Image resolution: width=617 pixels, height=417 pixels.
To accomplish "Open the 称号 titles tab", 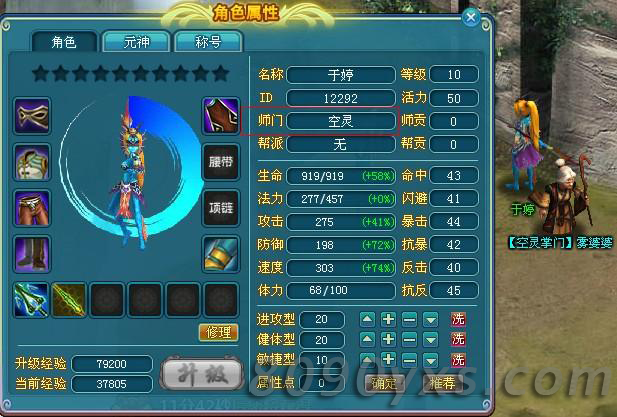I will [208, 42].
